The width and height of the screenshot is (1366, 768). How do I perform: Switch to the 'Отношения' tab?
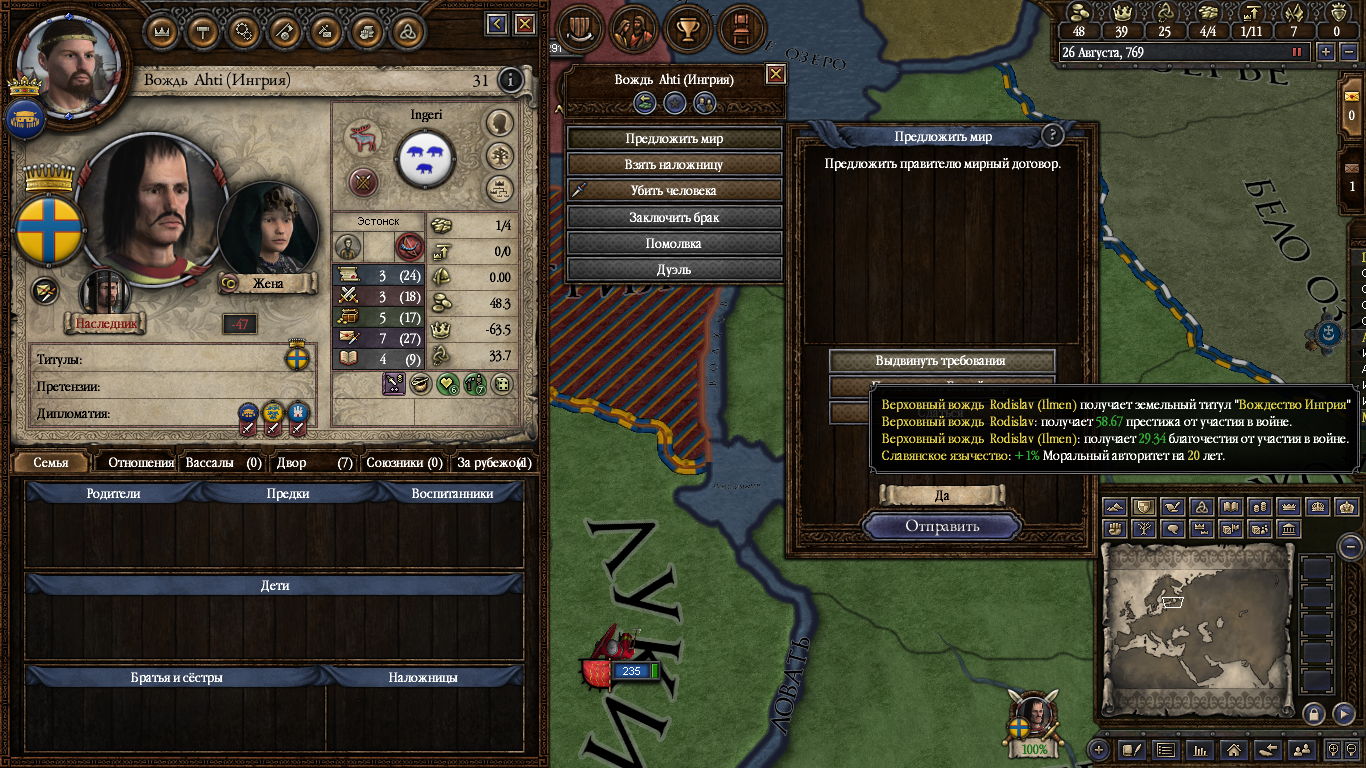[x=140, y=463]
